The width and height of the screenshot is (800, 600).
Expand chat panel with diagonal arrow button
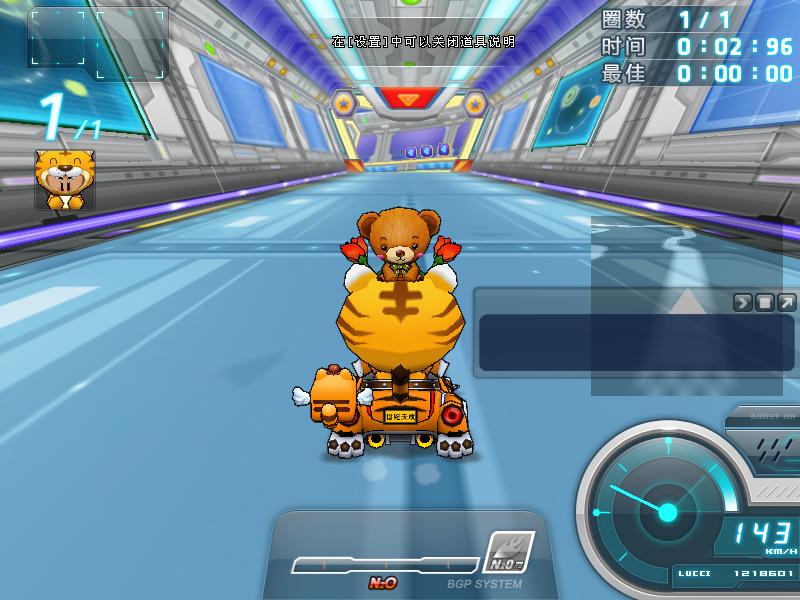tap(787, 302)
